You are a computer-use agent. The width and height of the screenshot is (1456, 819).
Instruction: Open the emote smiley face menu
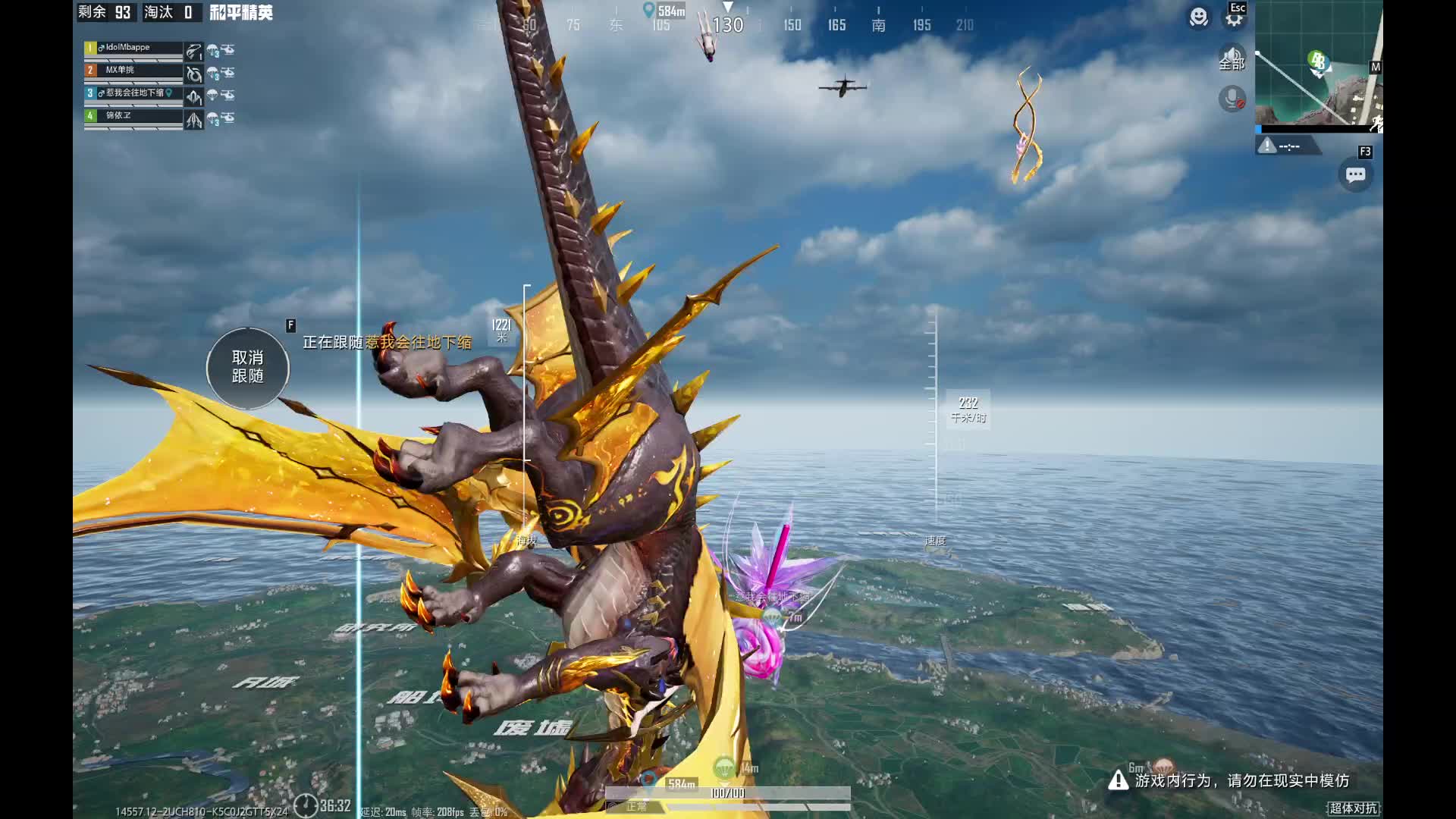tap(1198, 17)
